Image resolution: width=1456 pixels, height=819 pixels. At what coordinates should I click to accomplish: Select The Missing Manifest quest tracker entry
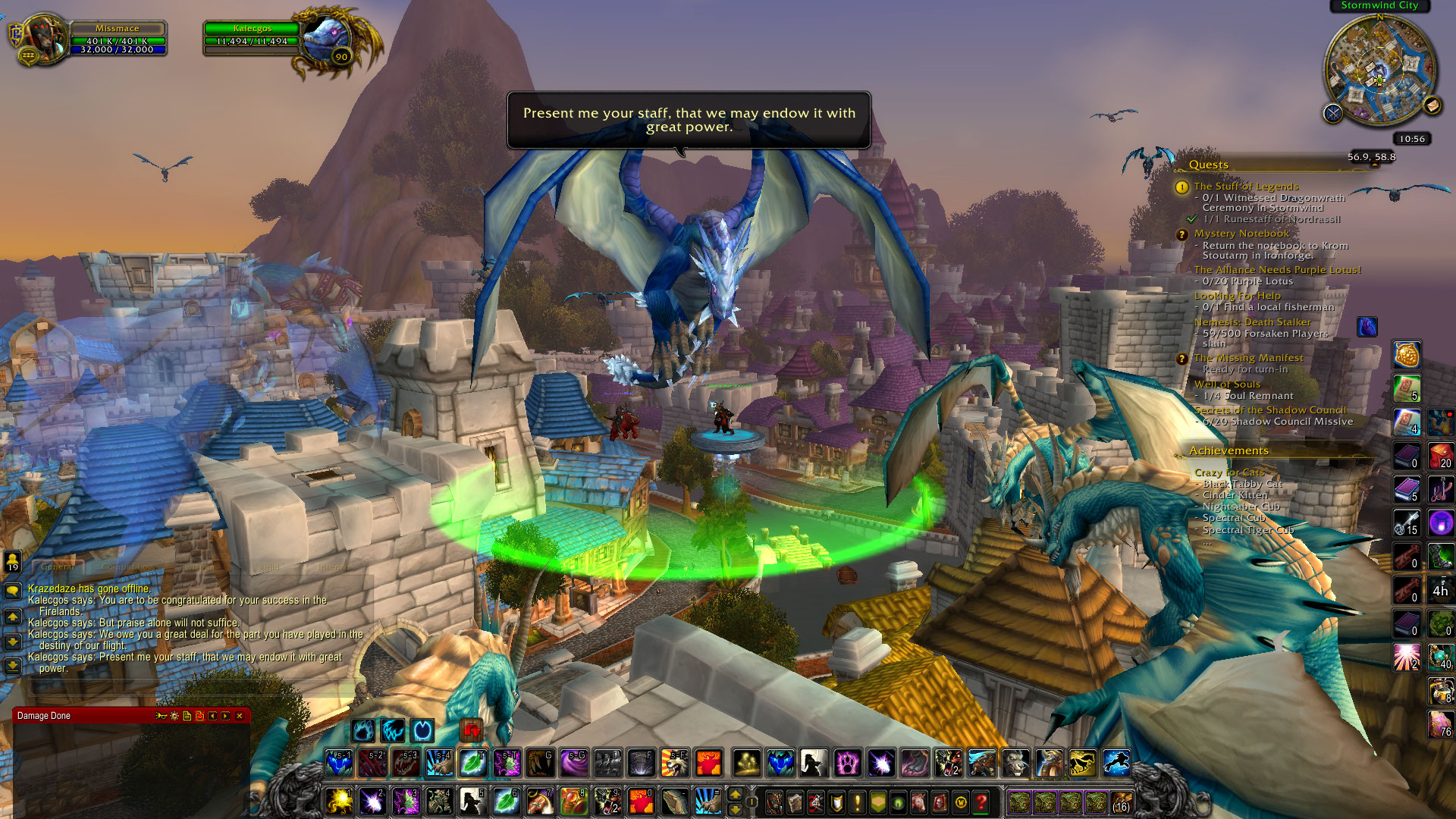click(x=1248, y=358)
